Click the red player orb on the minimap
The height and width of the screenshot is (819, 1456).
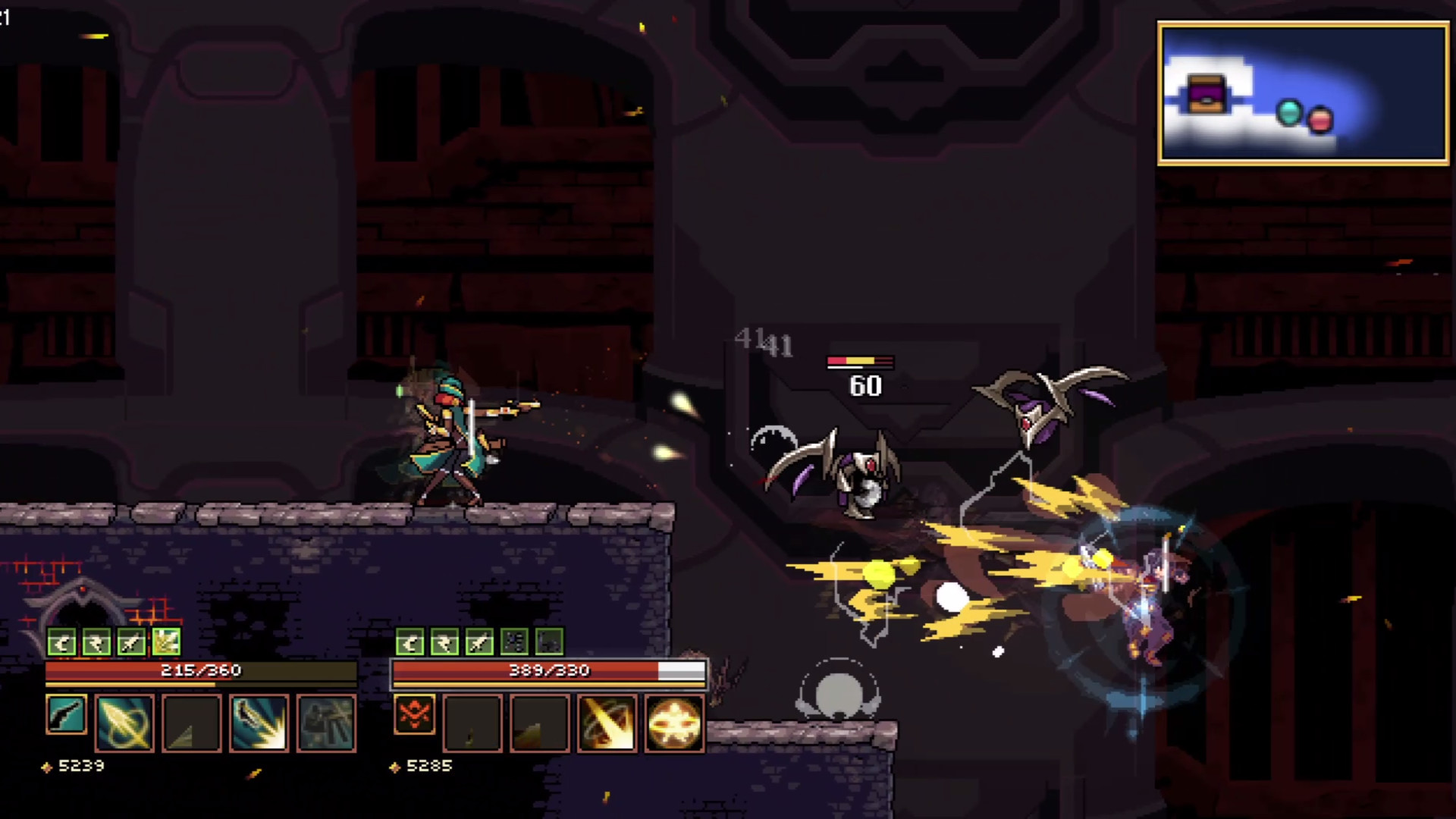tap(1319, 118)
